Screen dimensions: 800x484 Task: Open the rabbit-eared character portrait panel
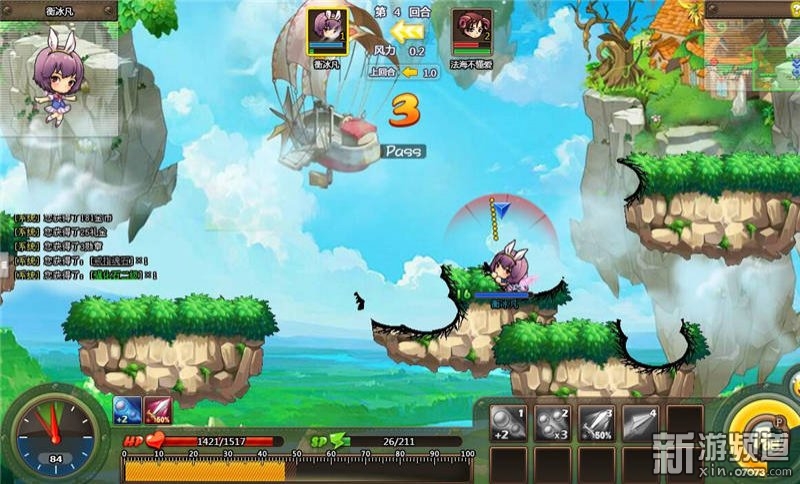(x=60, y=72)
